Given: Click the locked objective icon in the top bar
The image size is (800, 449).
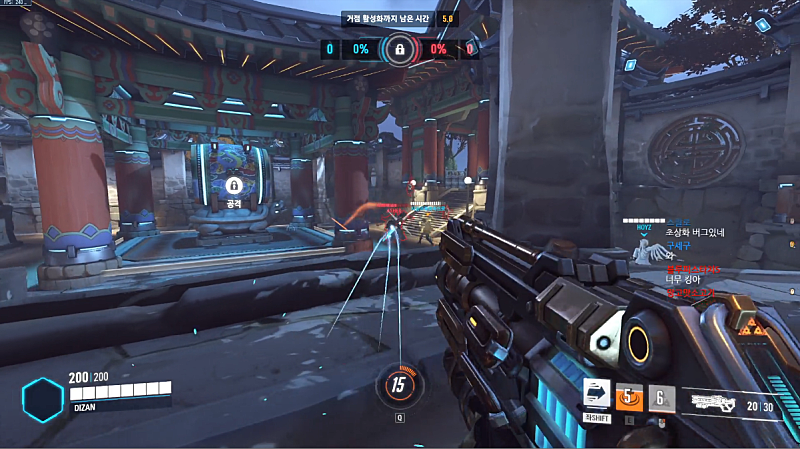Looking at the screenshot, I should point(399,48).
